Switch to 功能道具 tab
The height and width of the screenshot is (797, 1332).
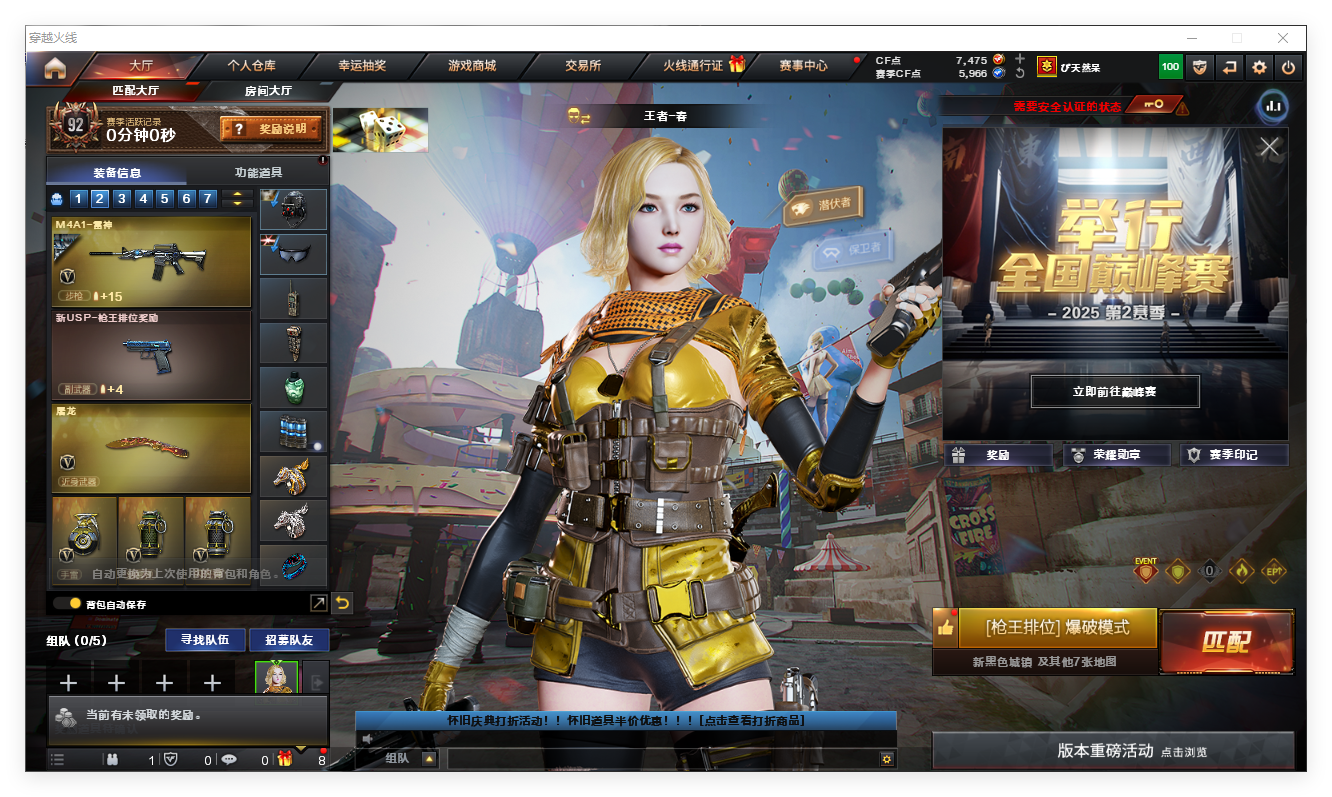click(x=258, y=172)
